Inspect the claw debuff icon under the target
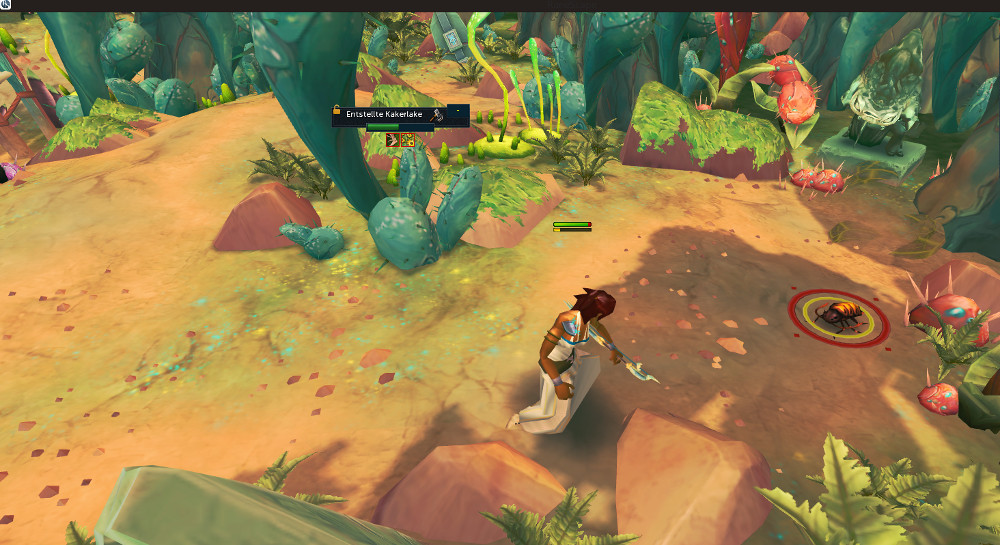 tap(392, 140)
